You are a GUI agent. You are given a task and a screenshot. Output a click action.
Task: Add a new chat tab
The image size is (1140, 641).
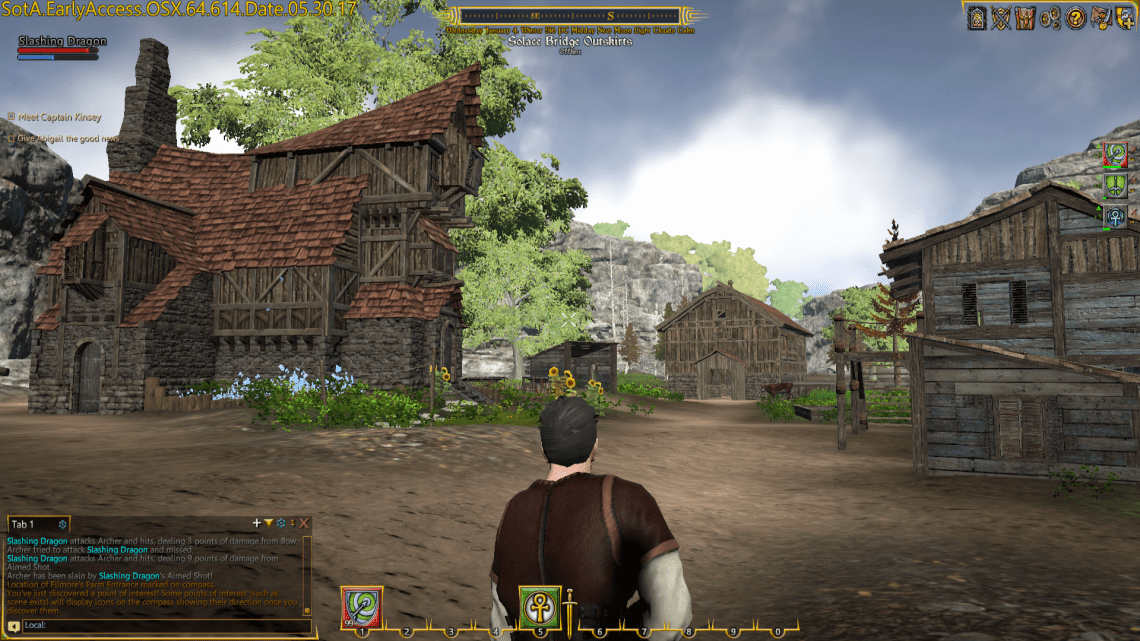(257, 523)
